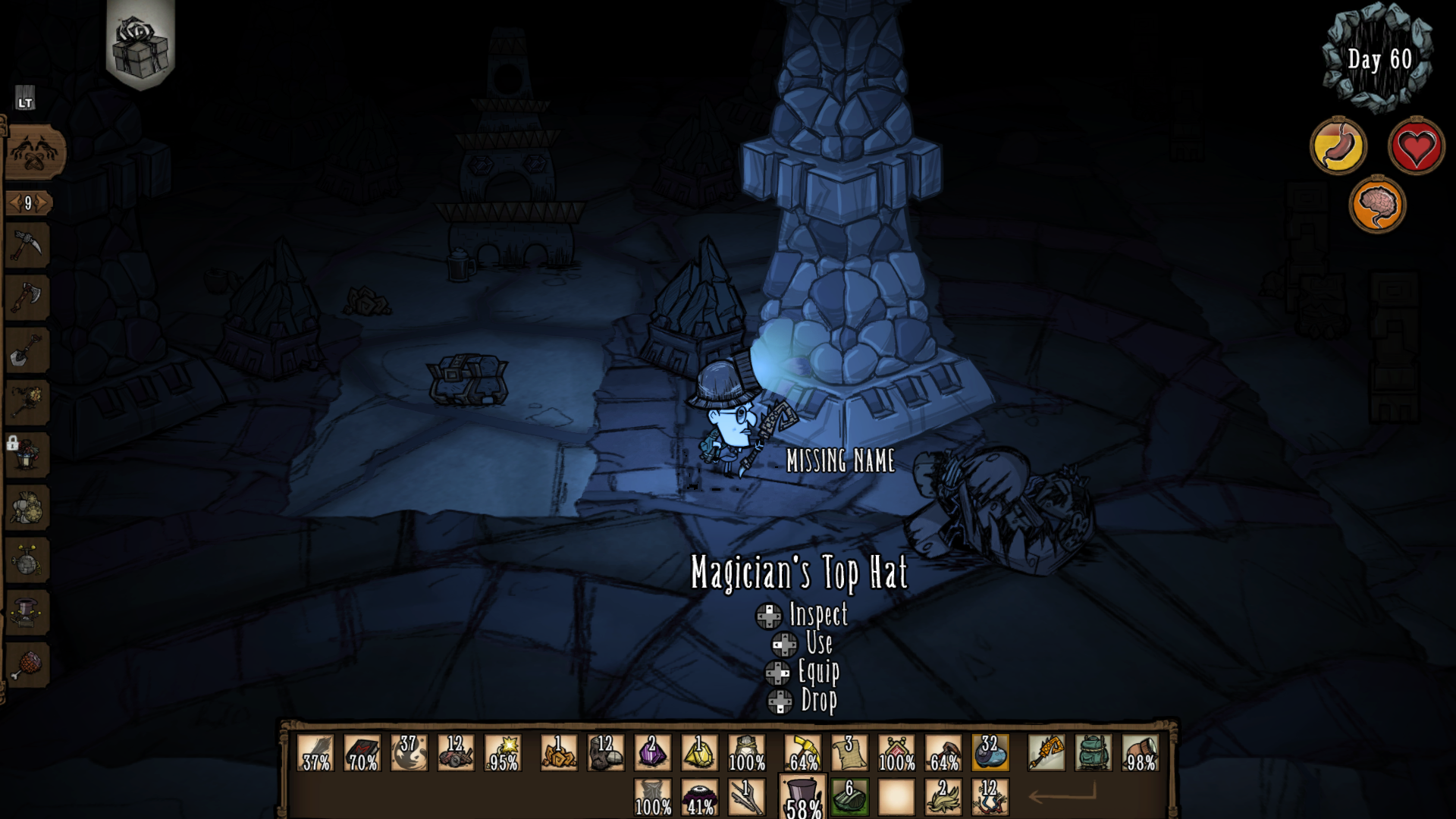Click the twigs slot in backpack
This screenshot has height=819, width=1456.
tap(746, 797)
